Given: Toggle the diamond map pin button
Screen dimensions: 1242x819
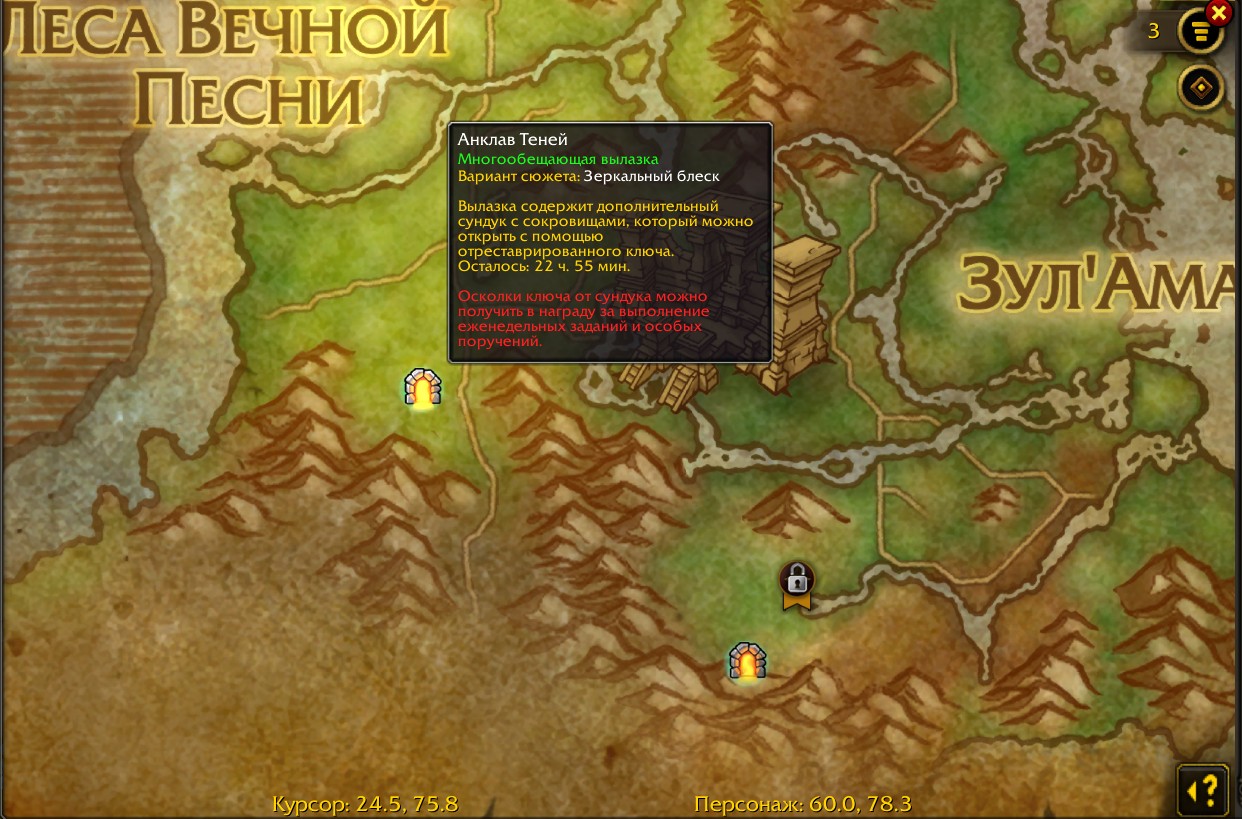Looking at the screenshot, I should (1200, 88).
